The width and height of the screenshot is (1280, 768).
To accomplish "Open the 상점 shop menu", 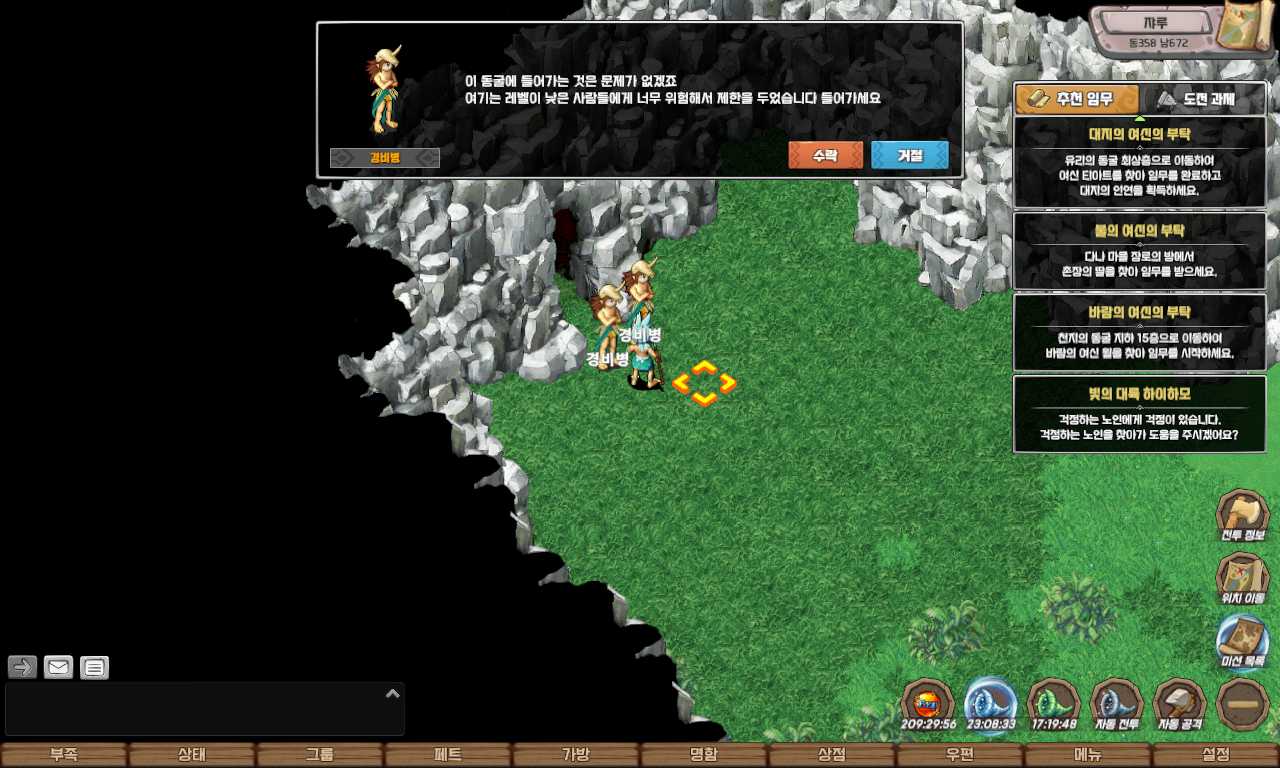I will 832,755.
